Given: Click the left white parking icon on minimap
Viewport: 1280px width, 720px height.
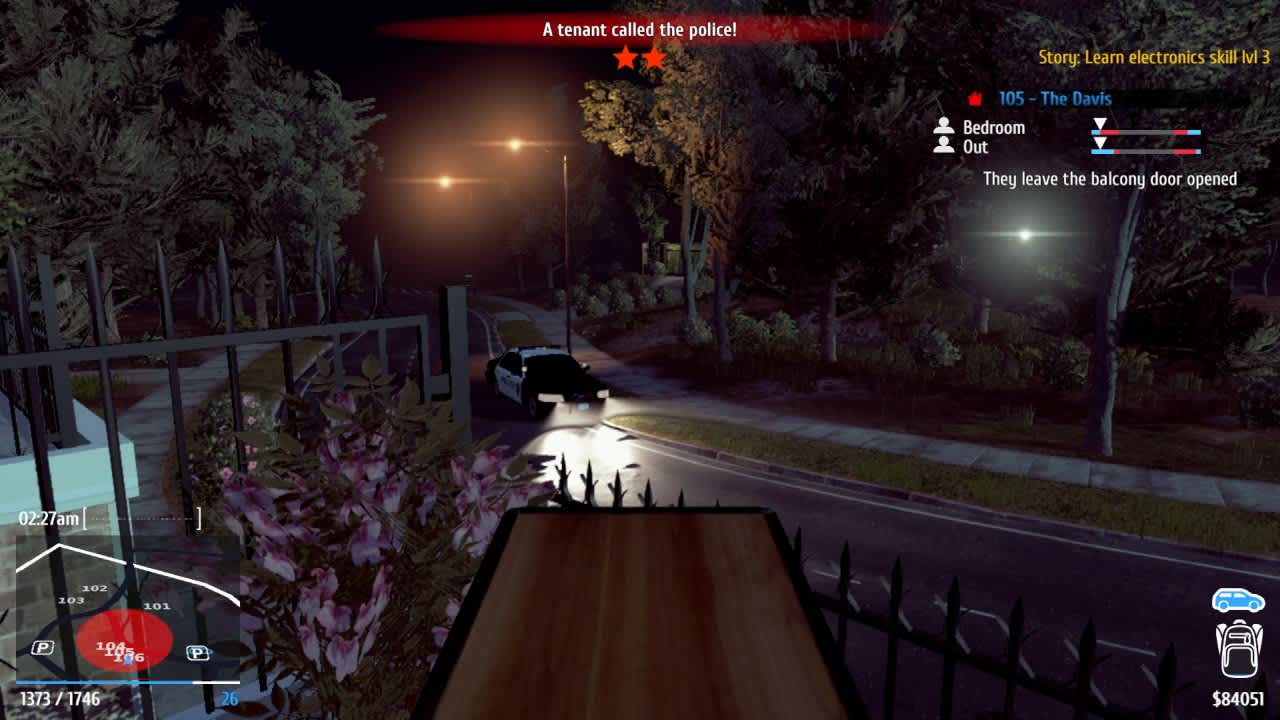Looking at the screenshot, I should (43, 645).
